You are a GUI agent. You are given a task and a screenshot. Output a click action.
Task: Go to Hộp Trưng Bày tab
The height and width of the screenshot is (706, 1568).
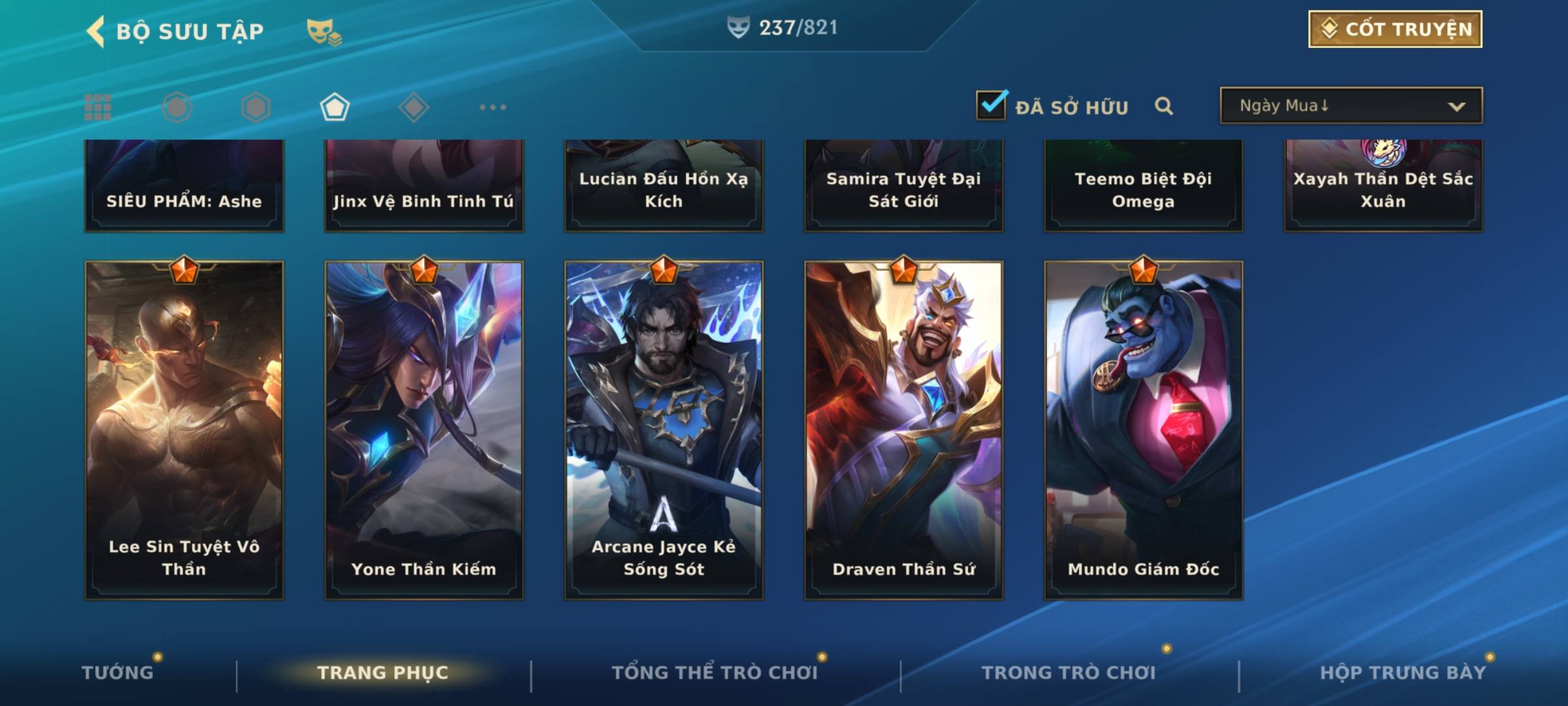click(1402, 672)
